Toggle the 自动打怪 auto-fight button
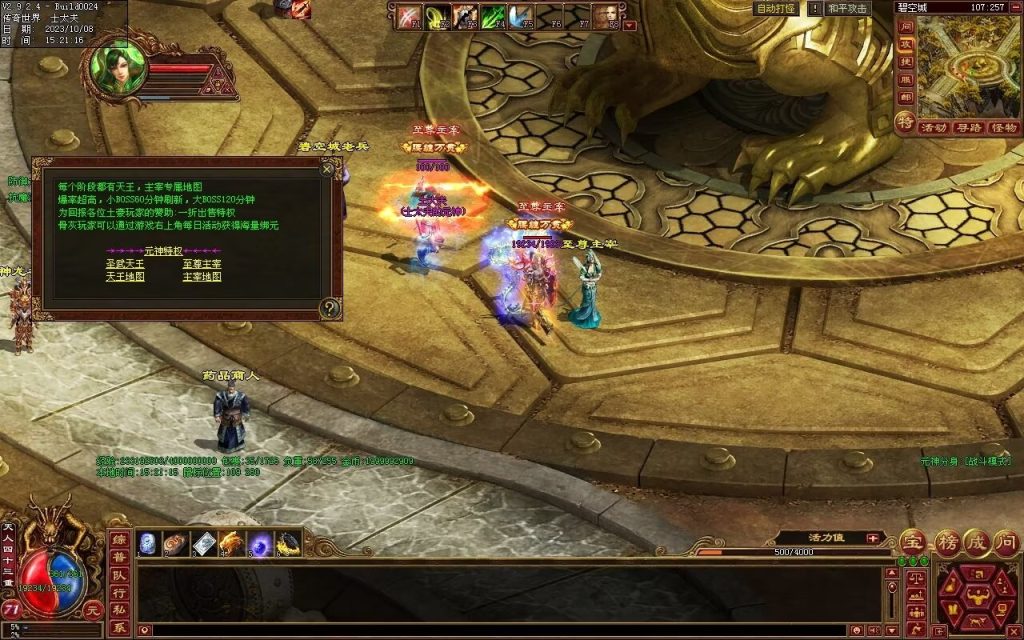The height and width of the screenshot is (640, 1024). point(776,8)
